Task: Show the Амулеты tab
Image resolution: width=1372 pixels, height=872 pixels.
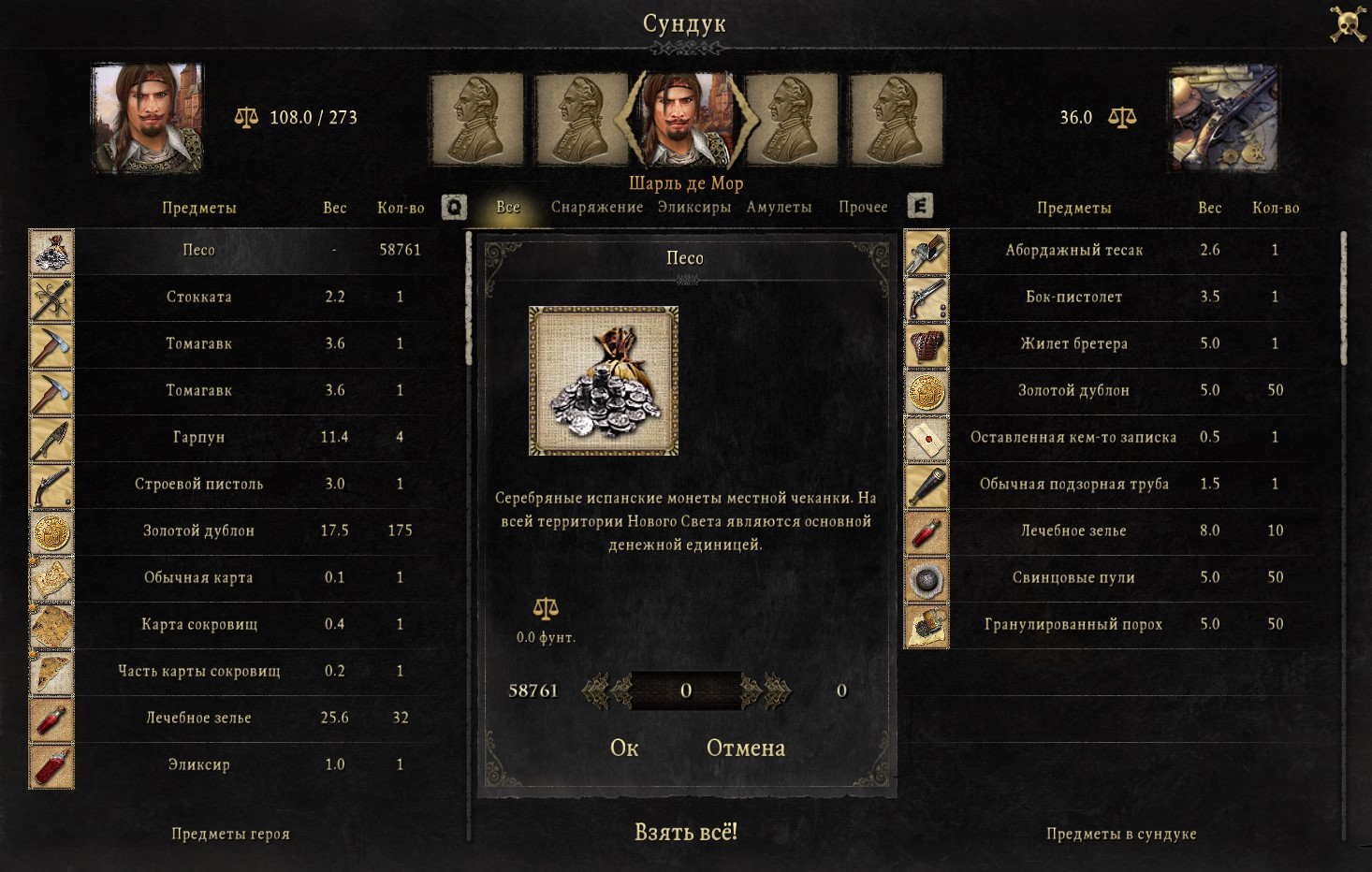Action: tap(779, 207)
